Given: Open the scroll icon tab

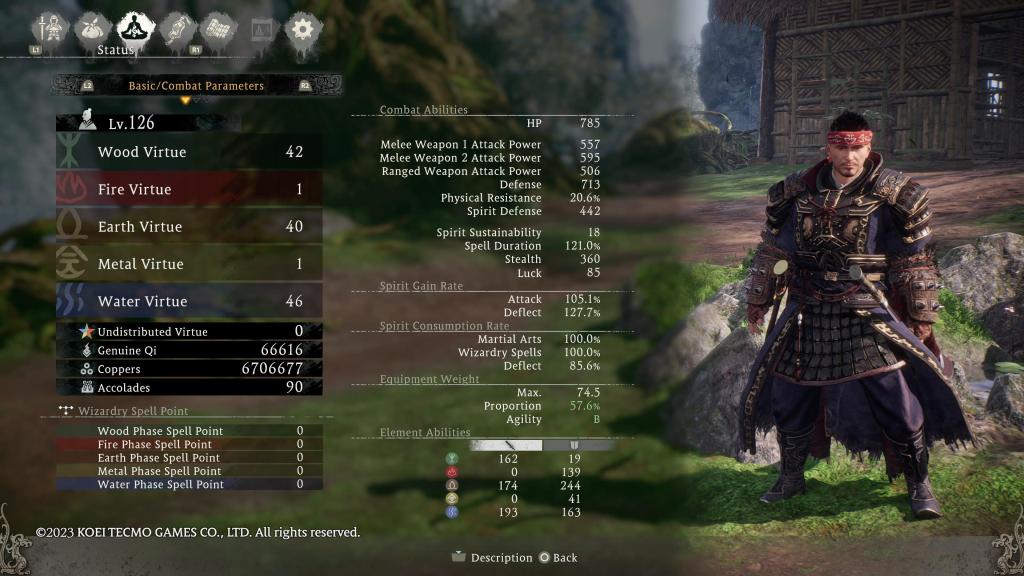Looking at the screenshot, I should point(178,28).
